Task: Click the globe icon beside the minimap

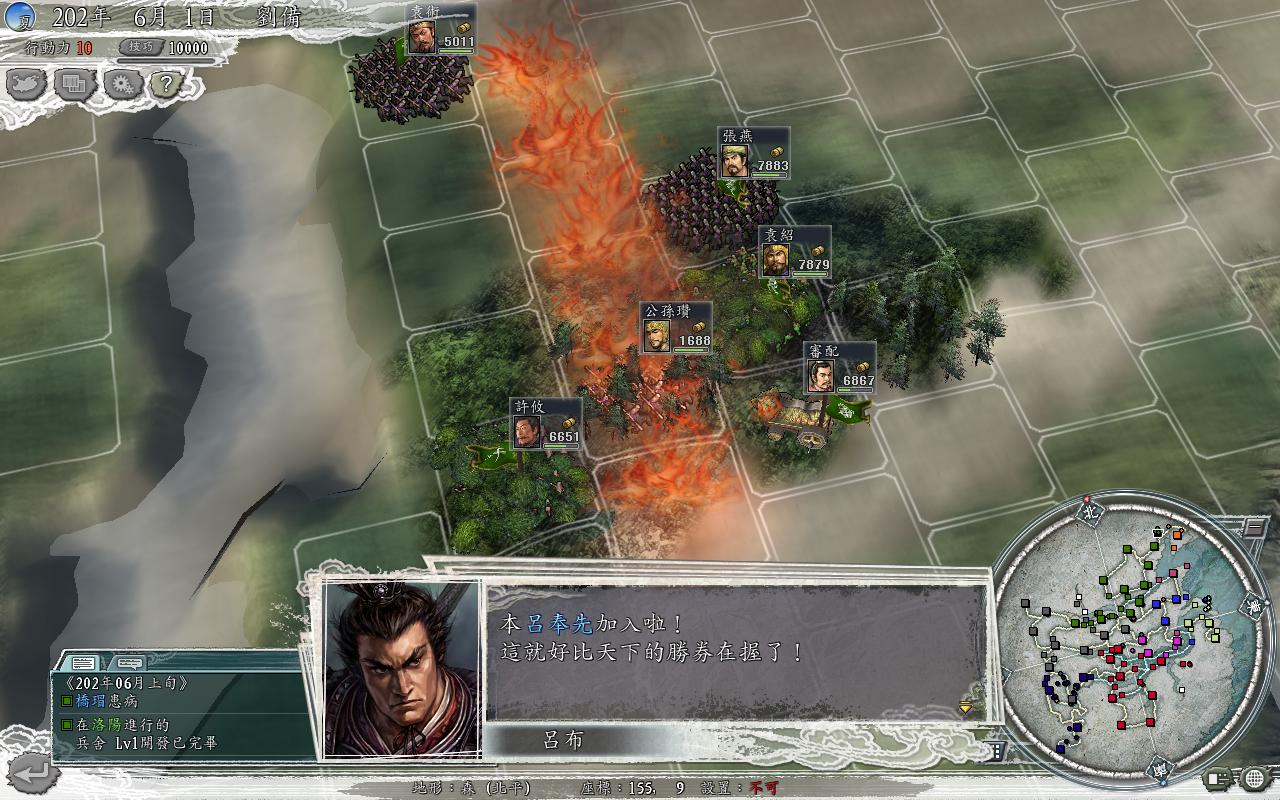Action: [1256, 778]
